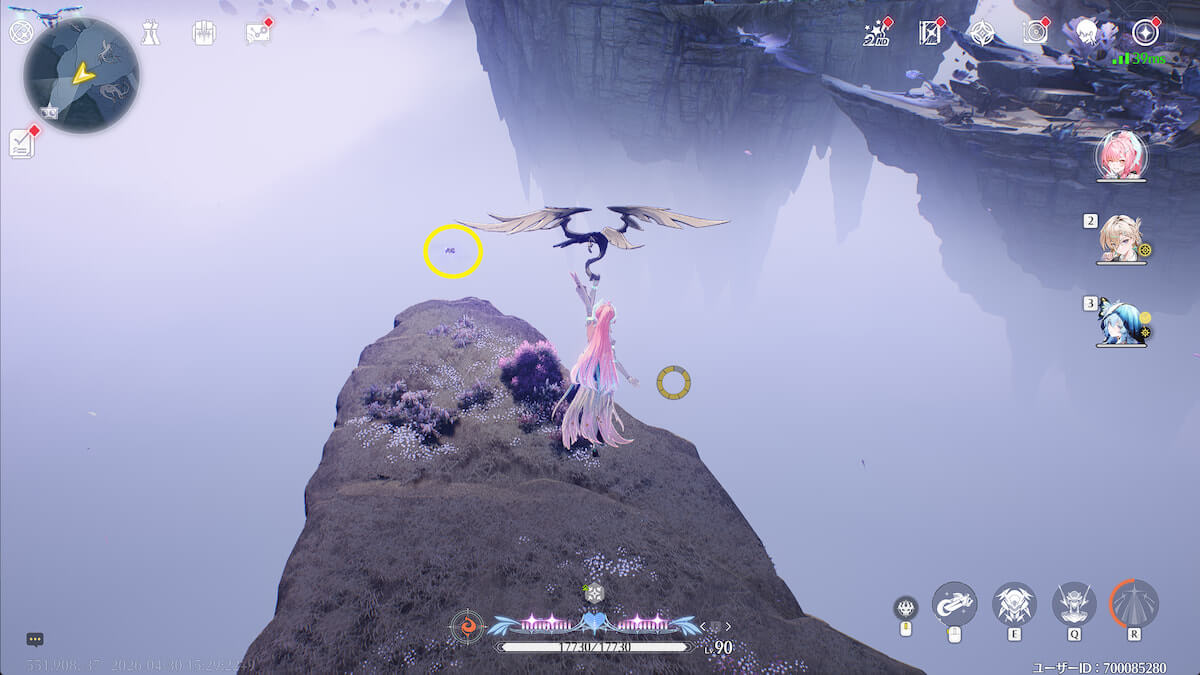Screen dimensions: 1200x675
Task: Open the quest checklist icon
Action: (x=22, y=143)
